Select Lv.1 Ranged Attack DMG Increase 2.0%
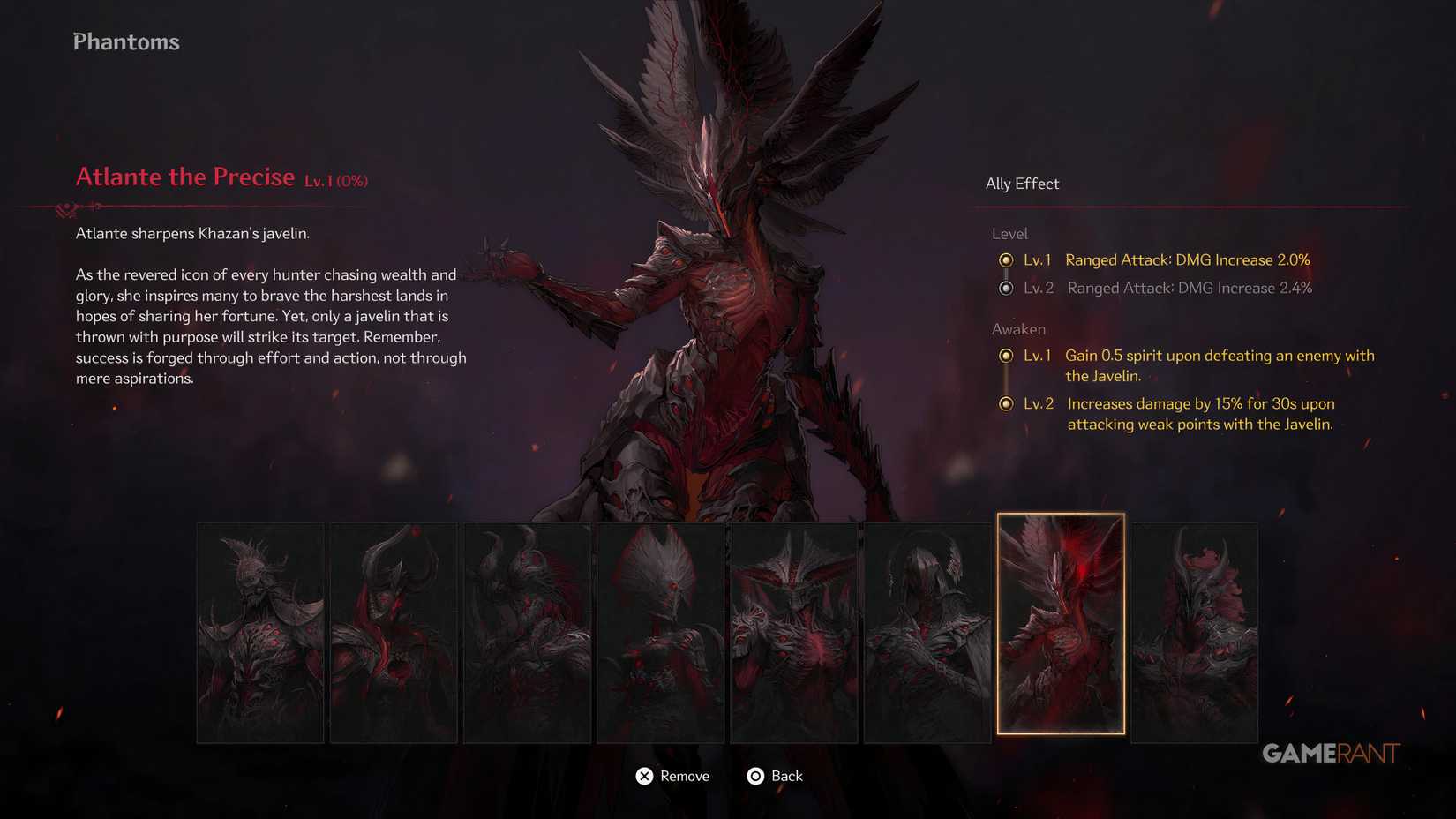 [1187, 259]
